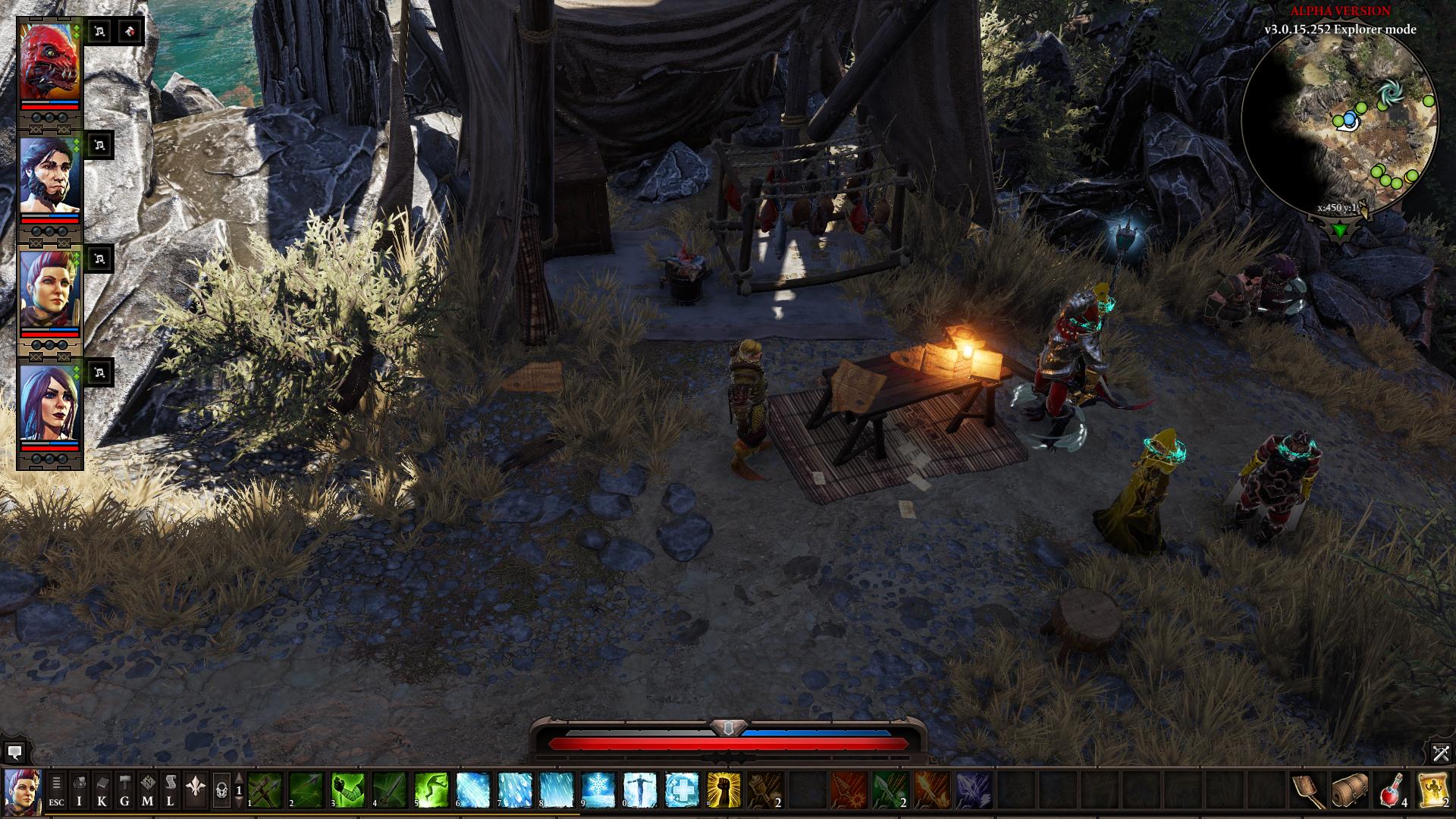The height and width of the screenshot is (819, 1456).
Task: Activate the green flexing arm skill
Action: coord(347,790)
